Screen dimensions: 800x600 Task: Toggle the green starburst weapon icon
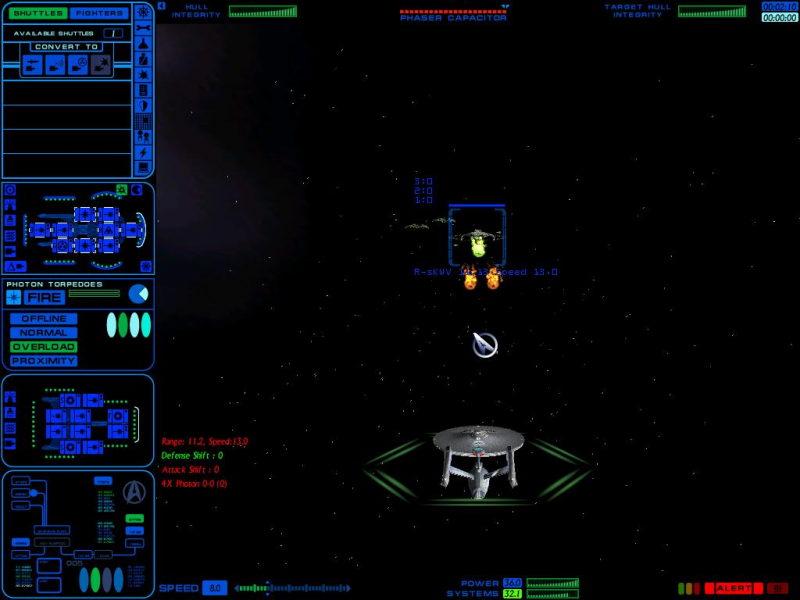pyautogui.click(x=121, y=190)
